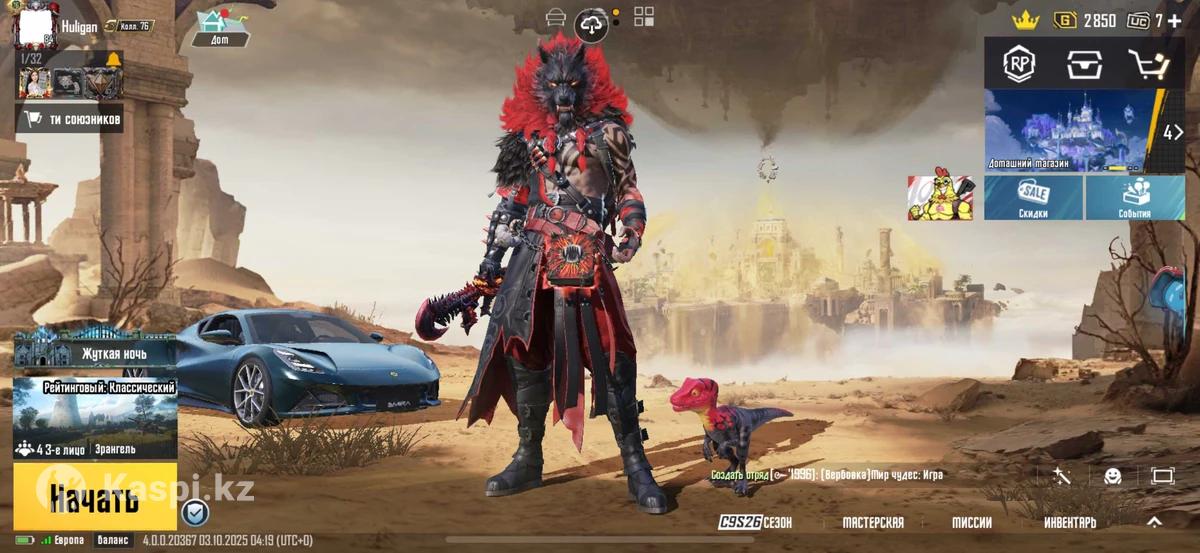Open the Жуткая ночь event banner
The image size is (1200, 553).
coord(95,352)
